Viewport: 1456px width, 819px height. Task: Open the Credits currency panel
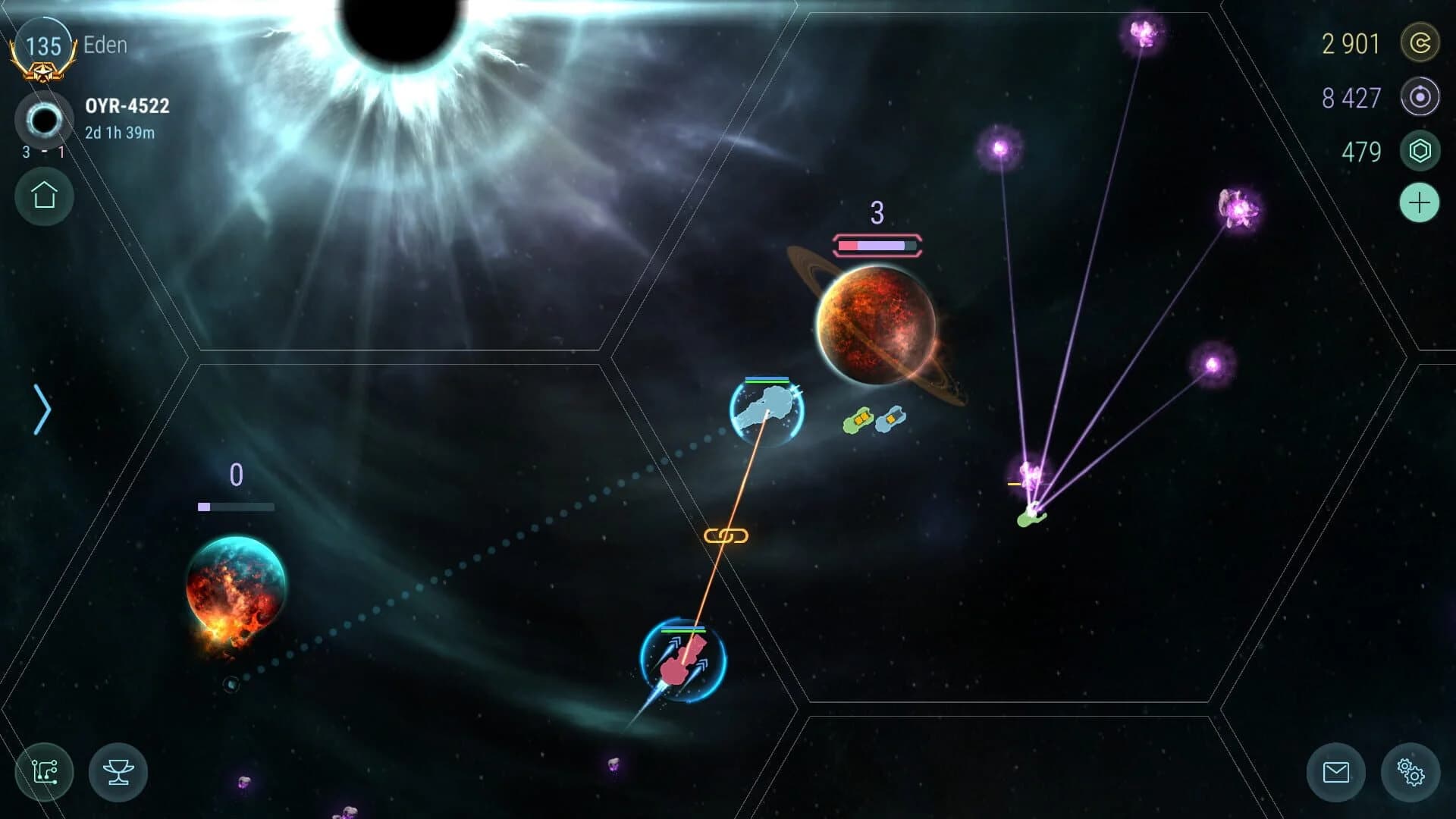(x=1420, y=43)
